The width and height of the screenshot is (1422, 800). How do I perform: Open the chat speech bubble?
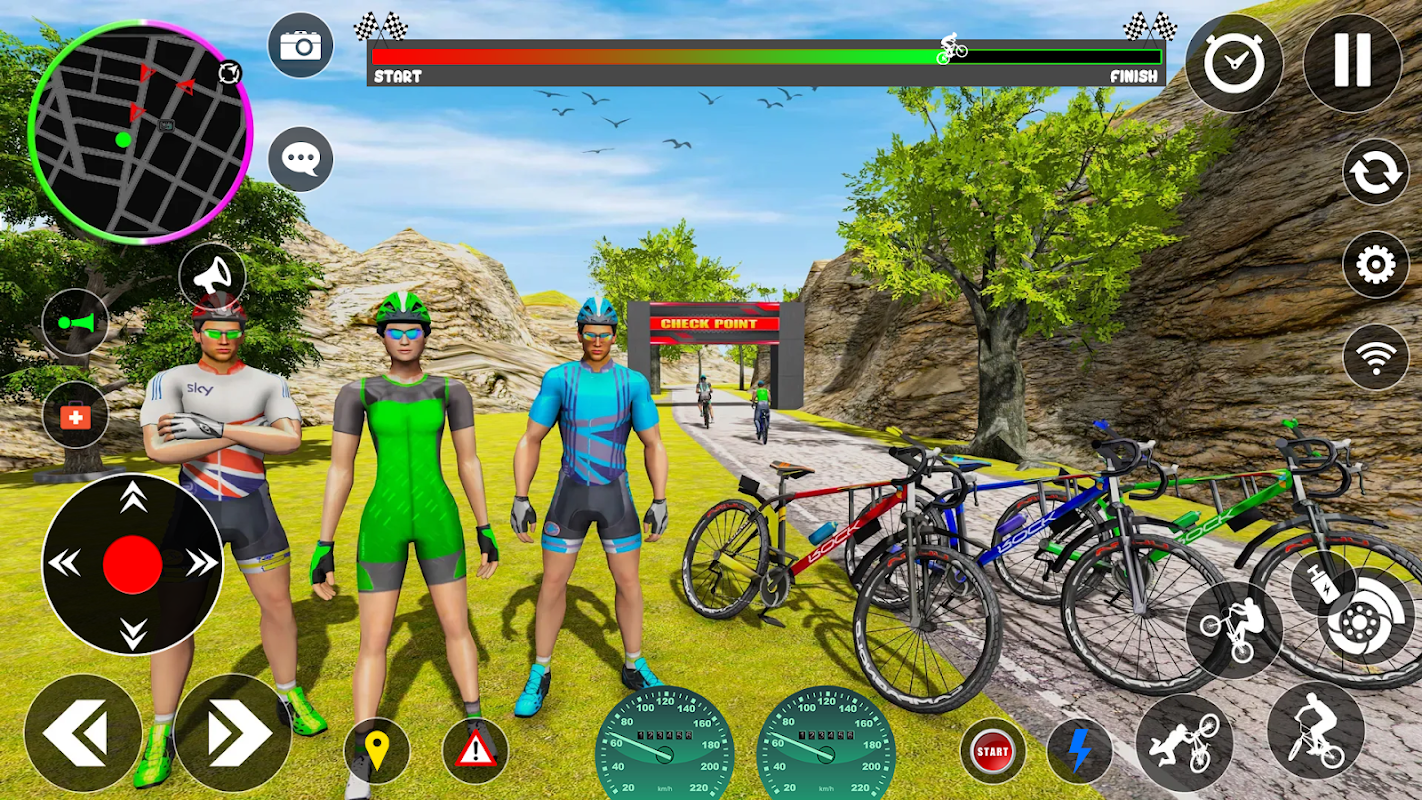click(x=300, y=159)
